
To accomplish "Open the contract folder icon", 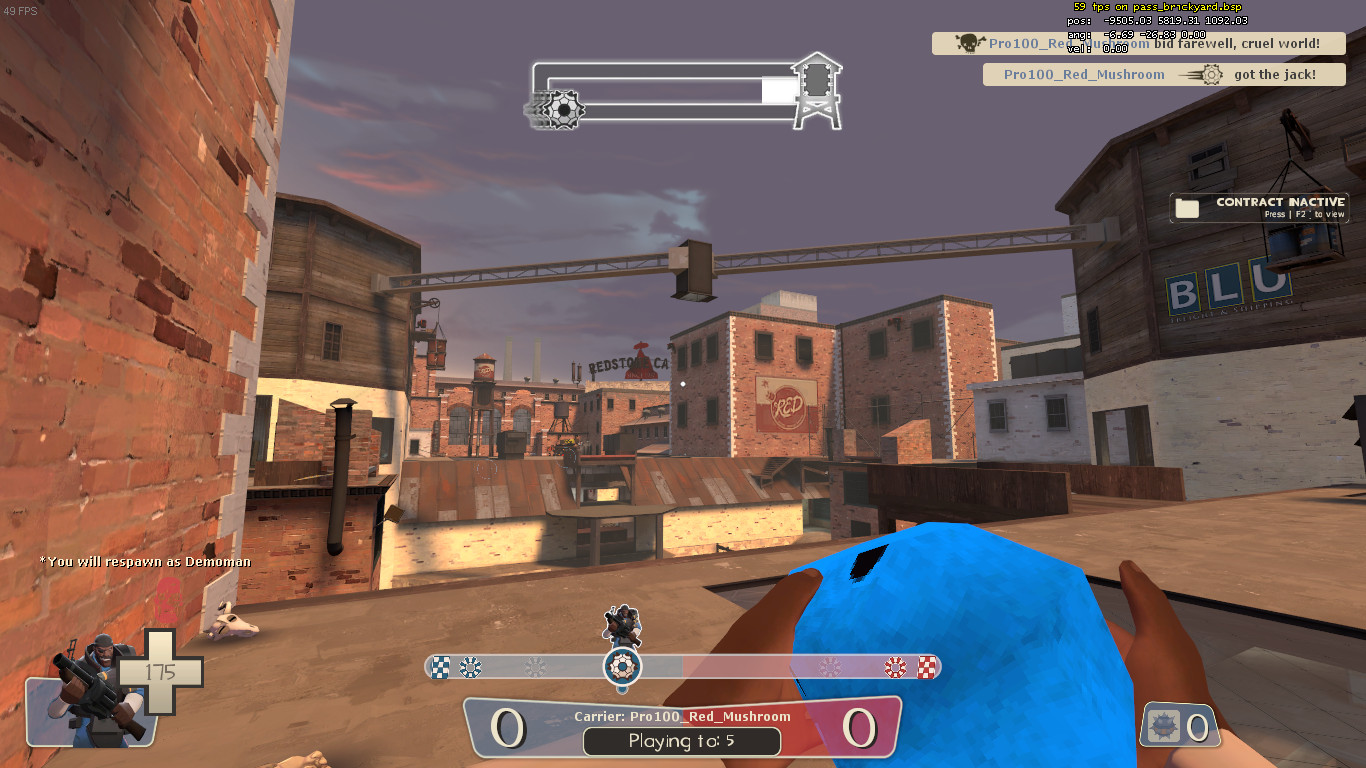I will [1186, 206].
